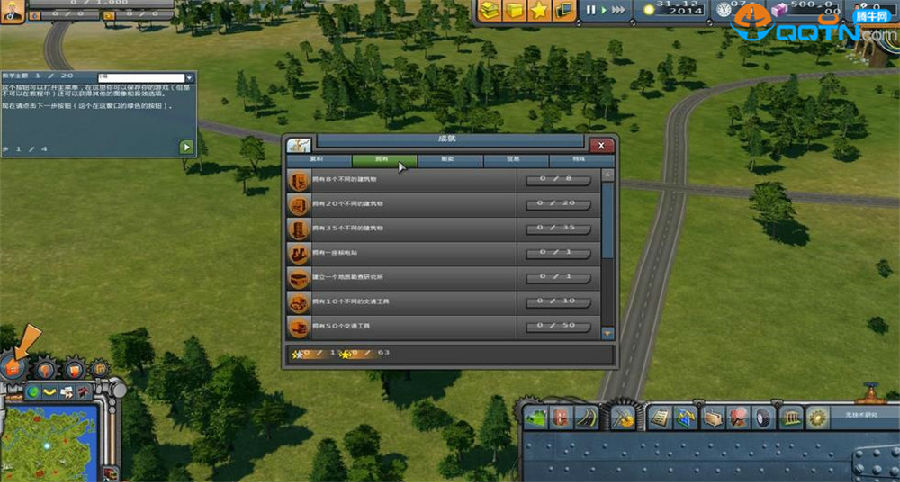Close the achievements window with the red X
900x482 pixels.
pos(600,145)
